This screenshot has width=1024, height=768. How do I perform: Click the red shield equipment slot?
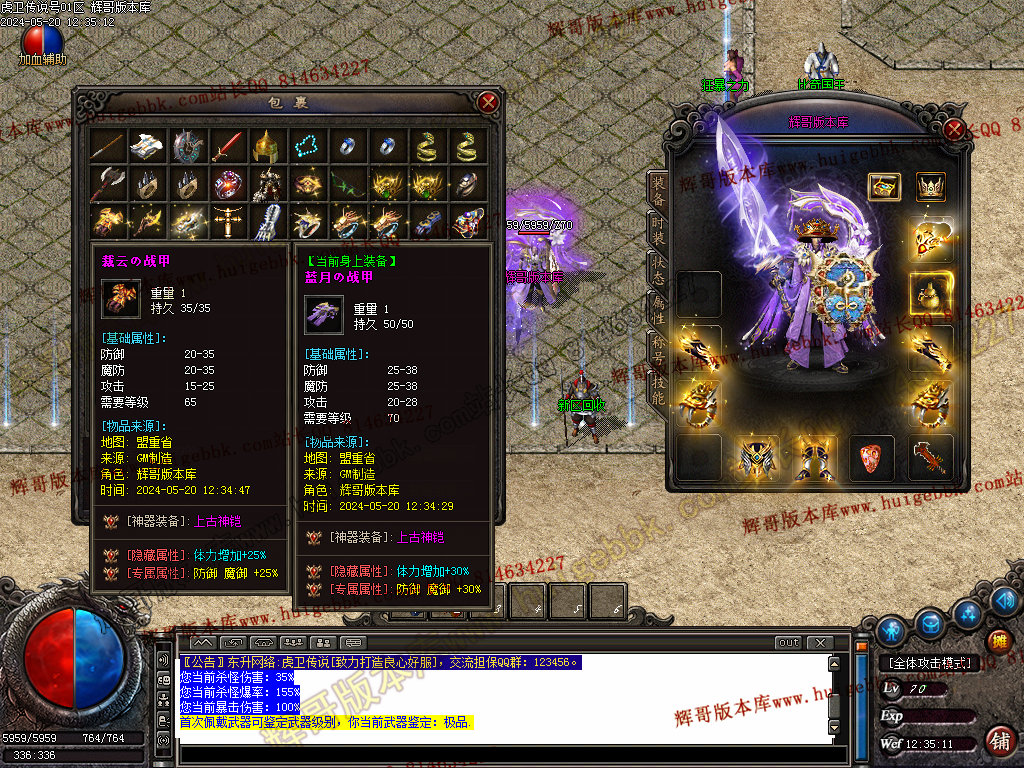coord(872,459)
